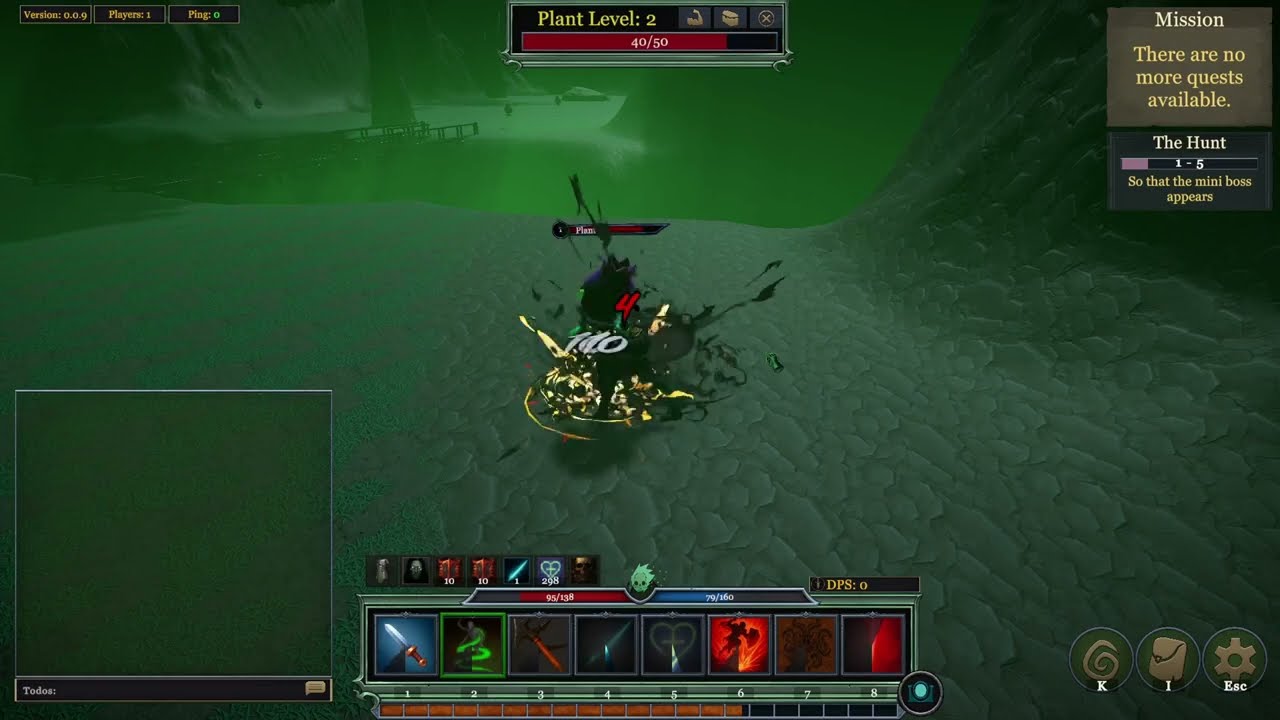Dismiss the Plant Level panel with the X
Viewport: 1280px width, 720px height.
click(764, 18)
